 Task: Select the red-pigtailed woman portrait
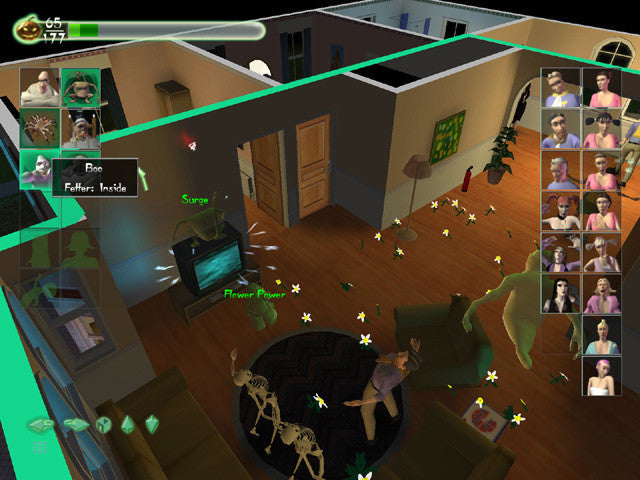click(561, 211)
